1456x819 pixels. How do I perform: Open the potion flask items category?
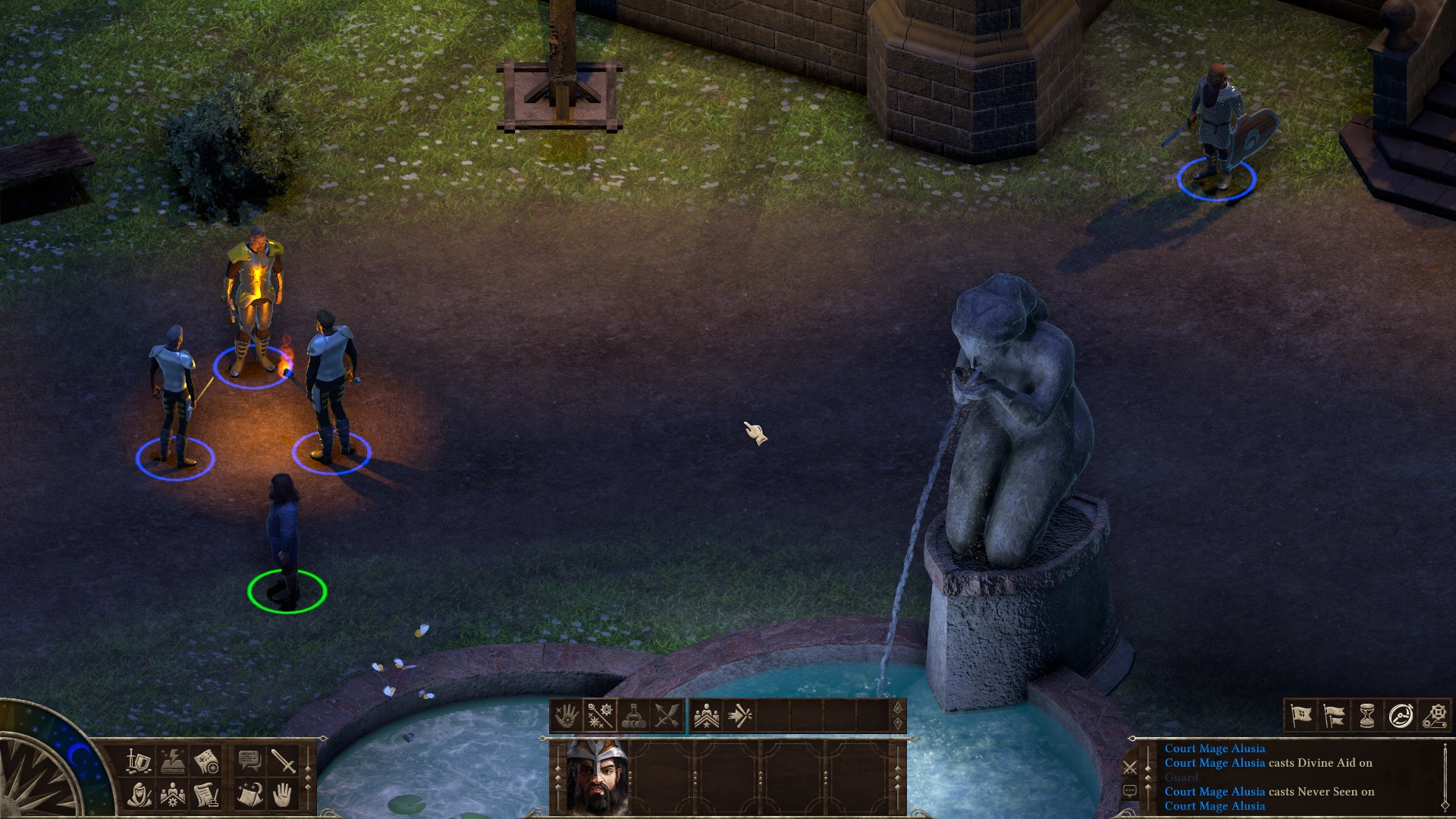pyautogui.click(x=633, y=715)
